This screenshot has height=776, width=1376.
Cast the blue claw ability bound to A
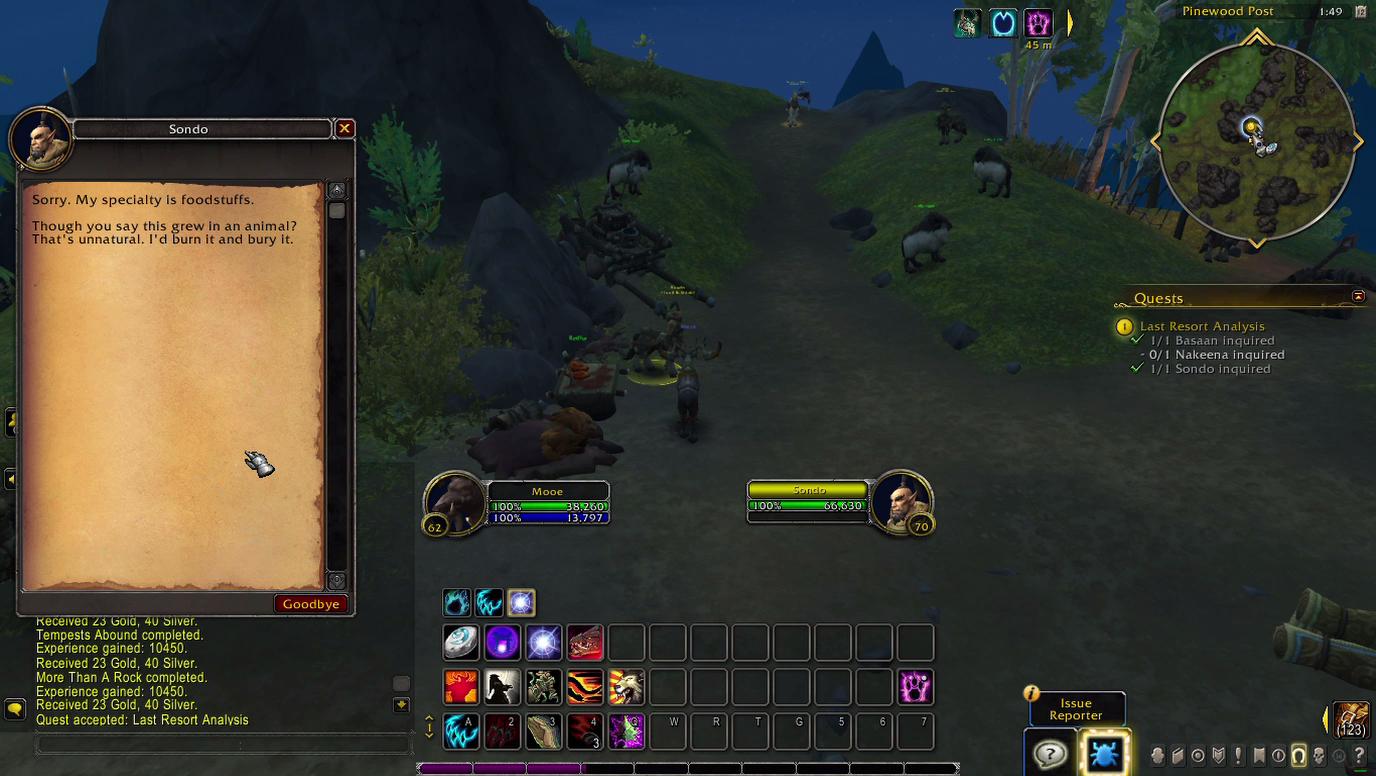point(461,732)
